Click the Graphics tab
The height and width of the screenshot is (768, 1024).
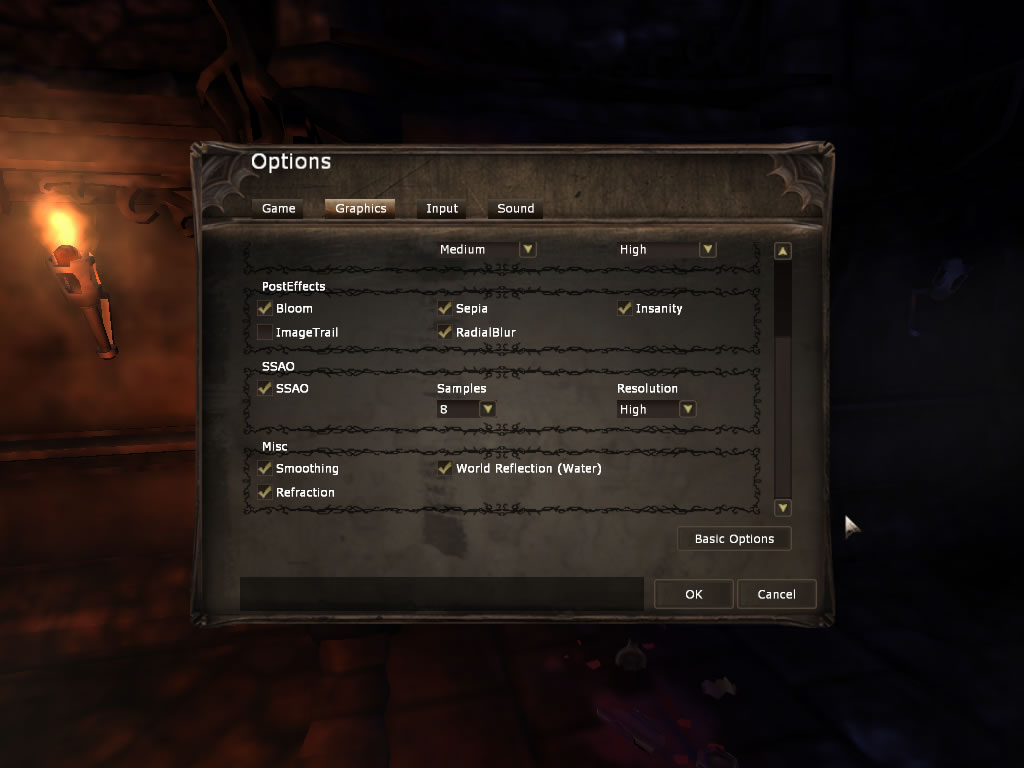click(360, 209)
